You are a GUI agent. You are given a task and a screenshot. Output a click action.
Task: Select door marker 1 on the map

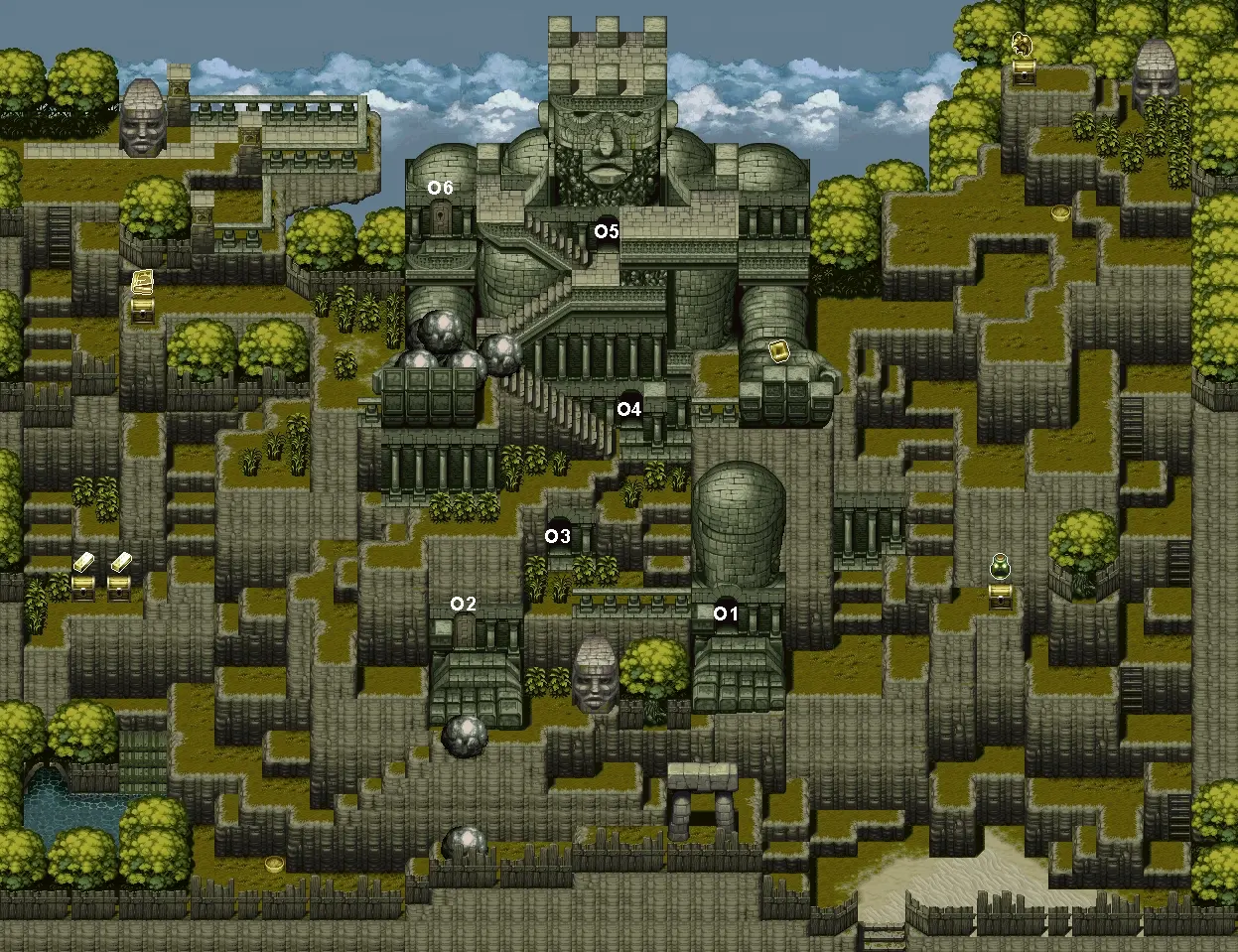coord(727,613)
